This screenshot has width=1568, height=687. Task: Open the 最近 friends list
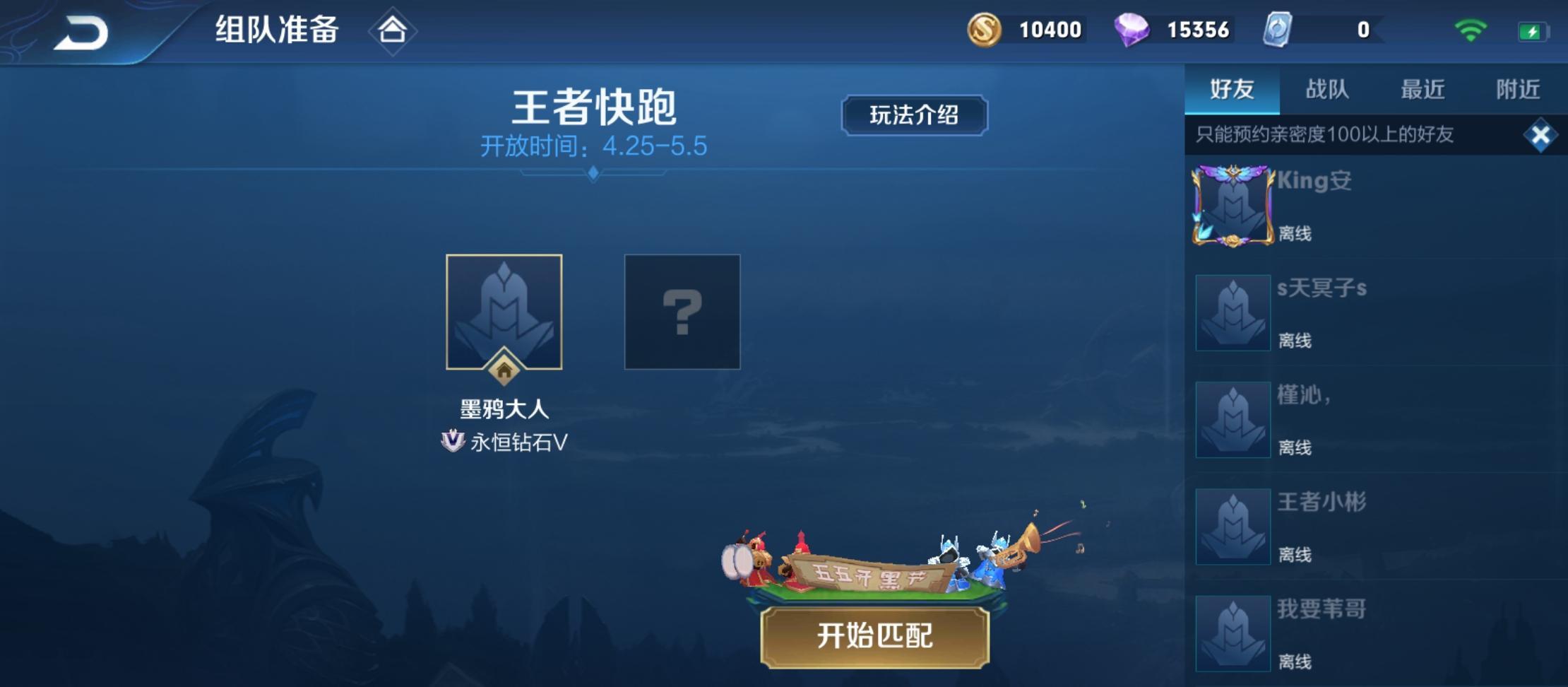1421,89
